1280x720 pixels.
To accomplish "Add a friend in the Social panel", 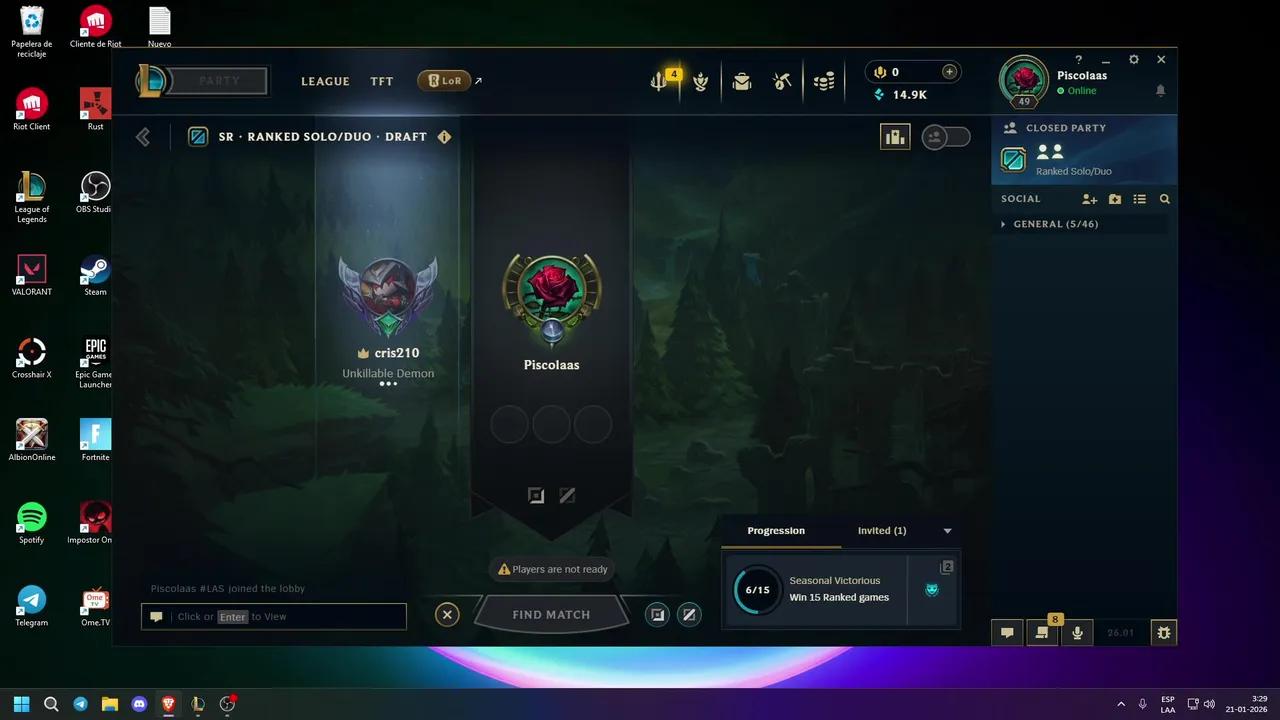I will pos(1089,199).
